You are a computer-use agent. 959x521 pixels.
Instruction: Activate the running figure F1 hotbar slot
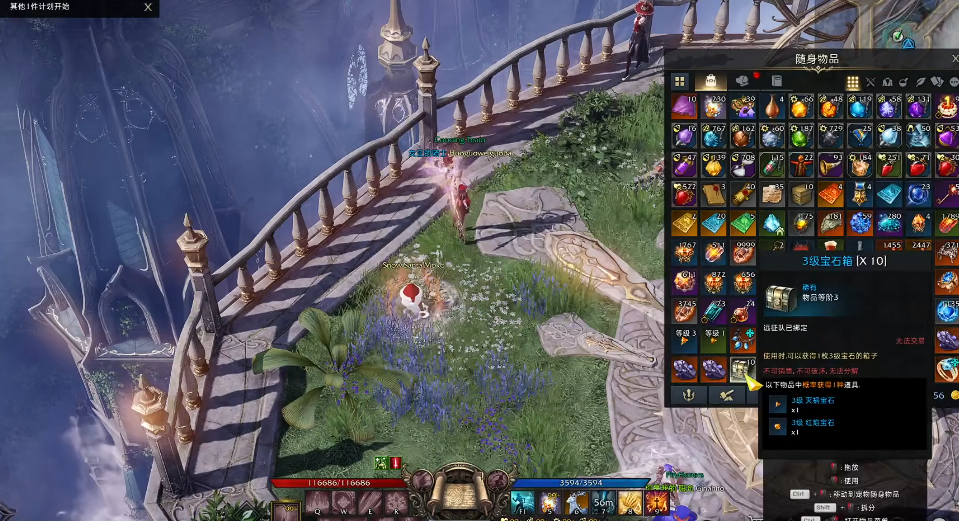pyautogui.click(x=524, y=502)
